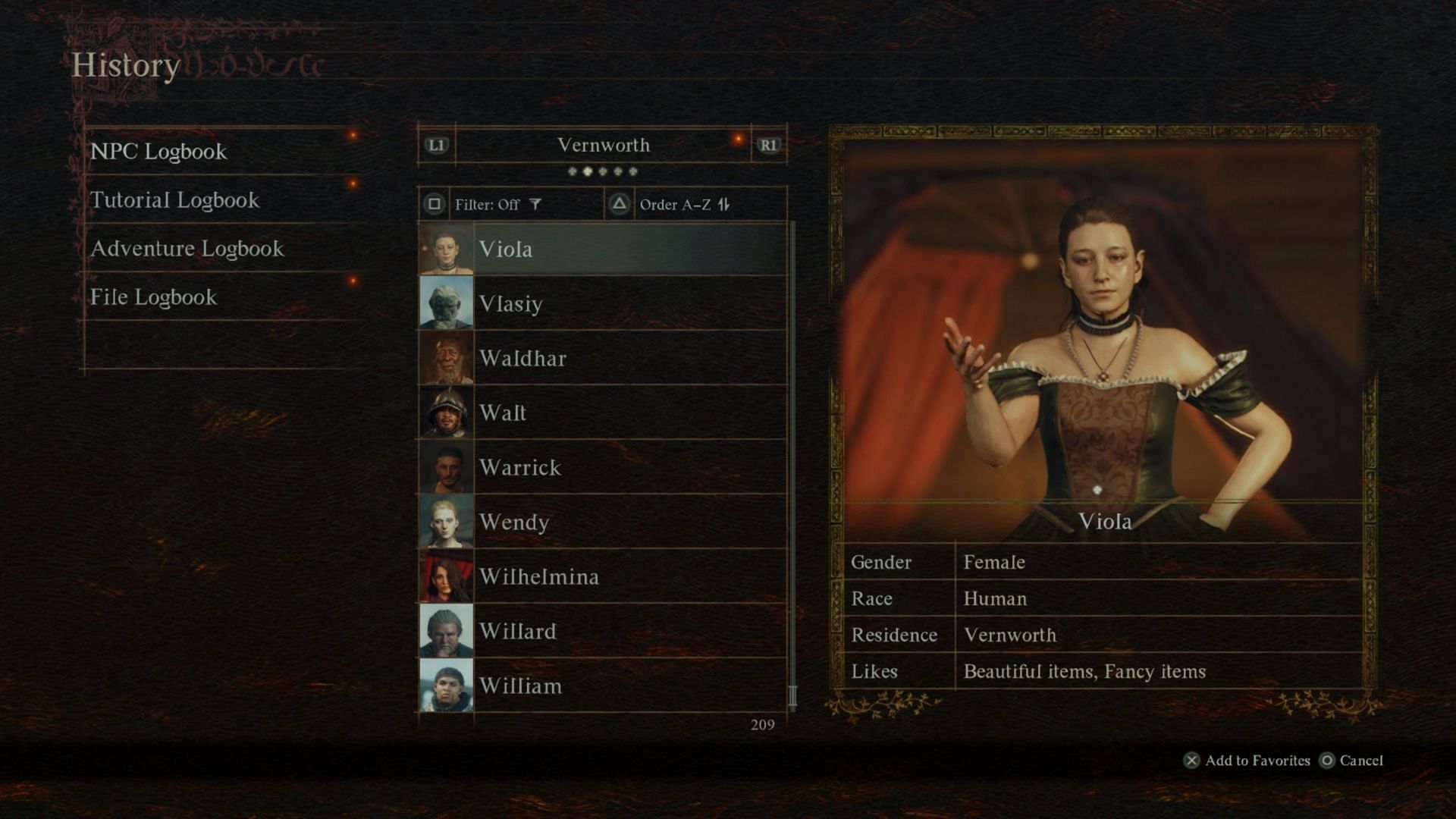
Task: Choose Wendy from the NPC list
Action: 602,522
